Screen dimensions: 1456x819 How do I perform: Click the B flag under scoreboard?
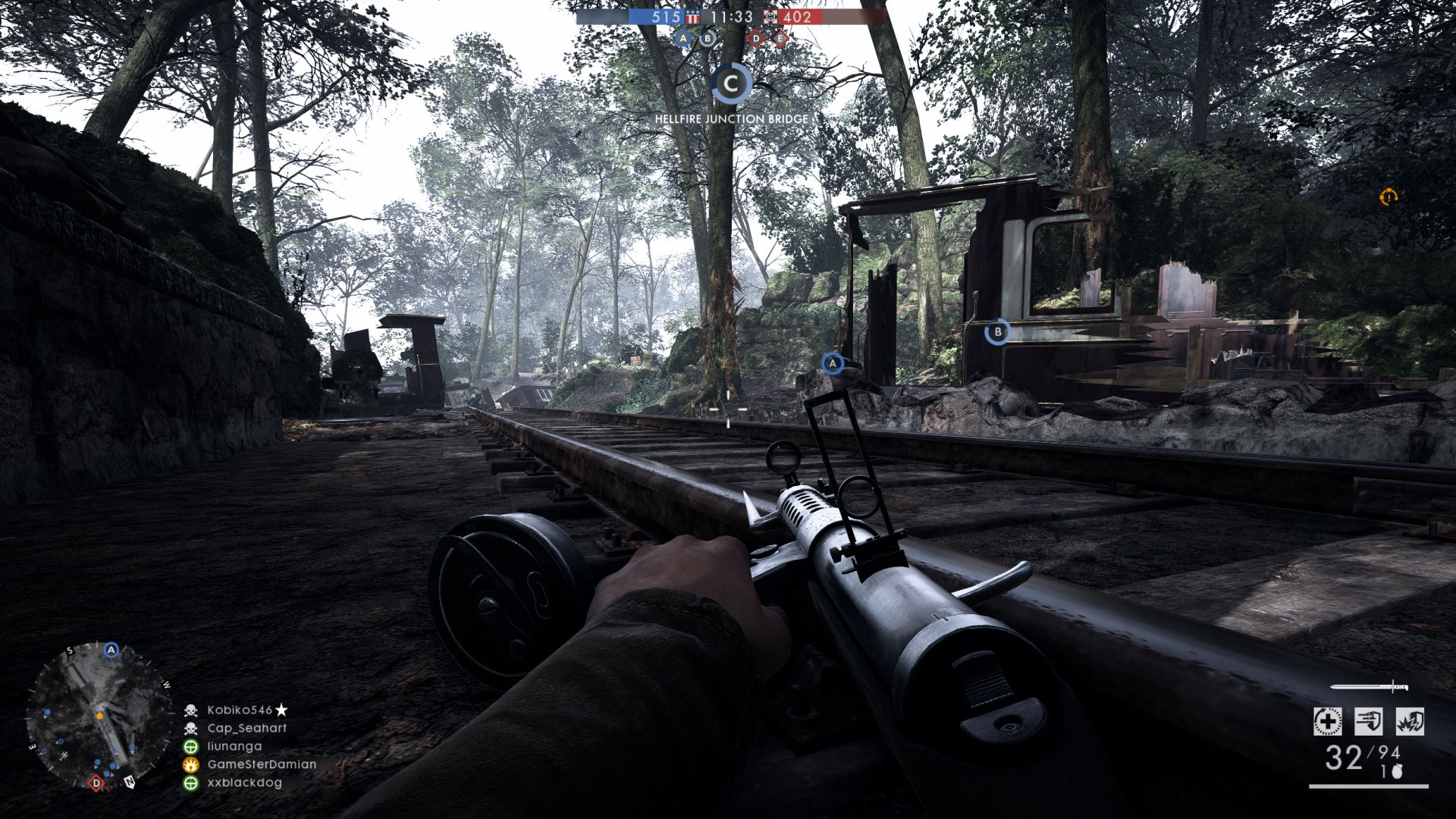[x=708, y=38]
